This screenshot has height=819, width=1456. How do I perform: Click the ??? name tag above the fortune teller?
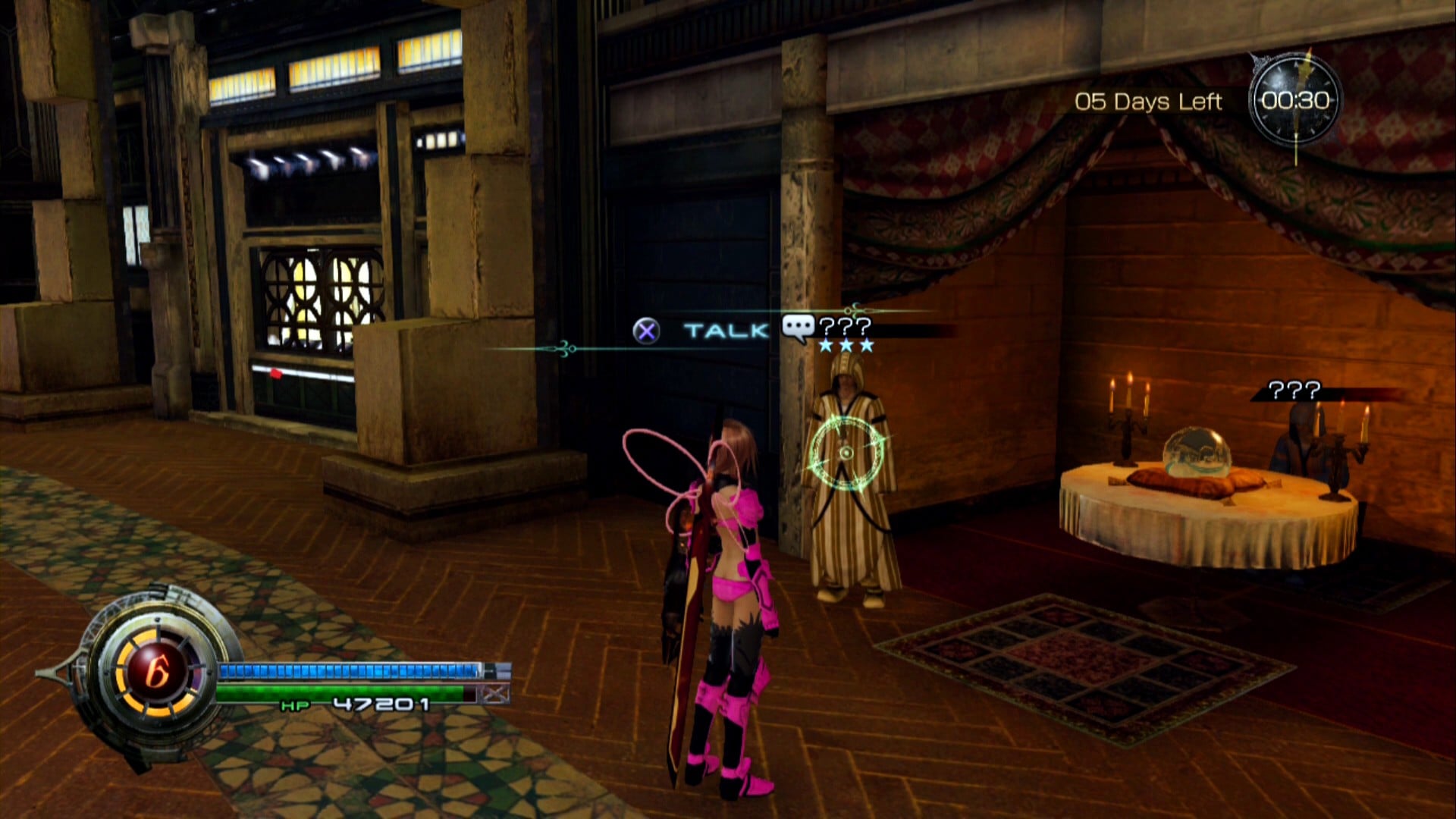1294,391
